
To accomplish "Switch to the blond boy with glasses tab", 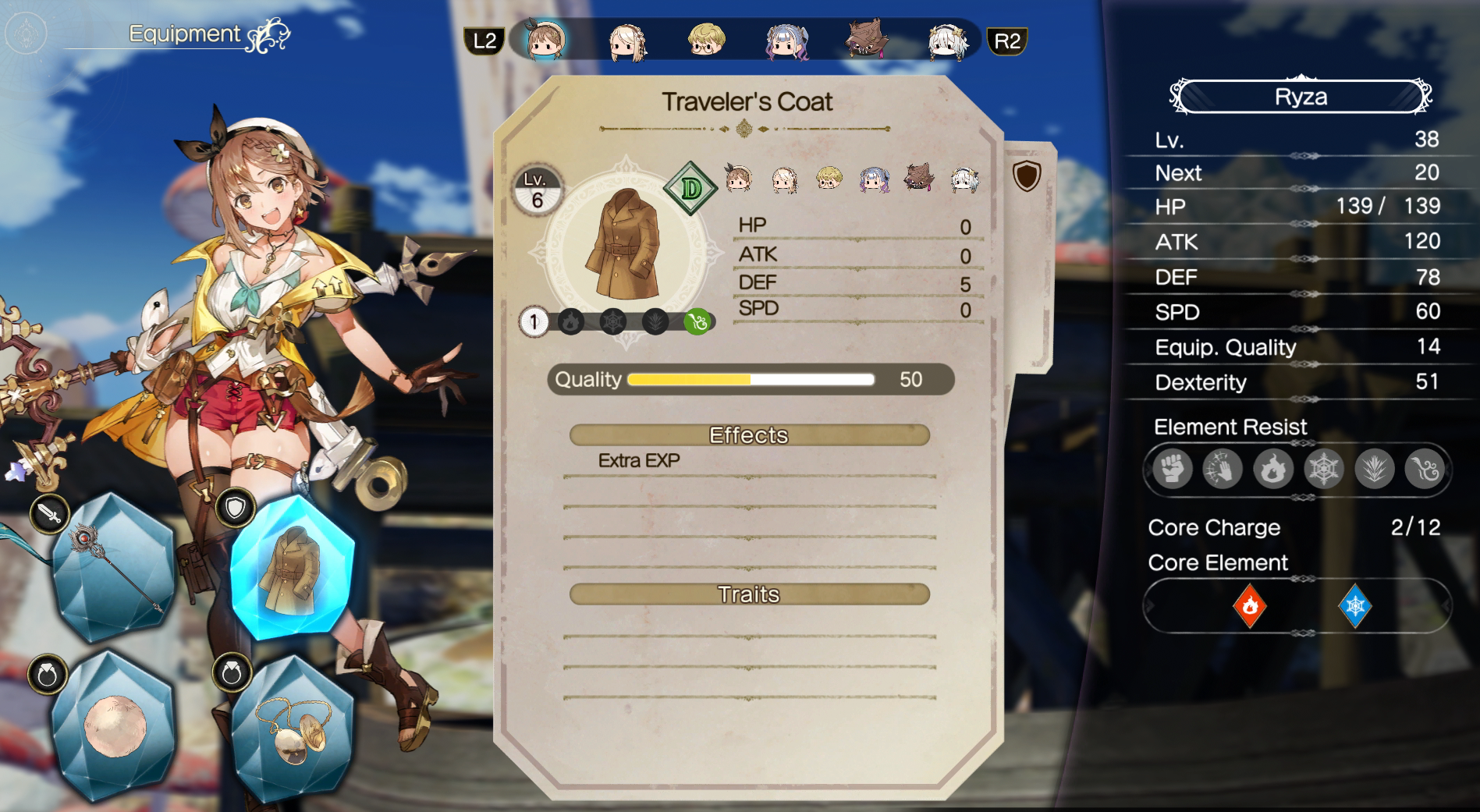I will pos(706,40).
